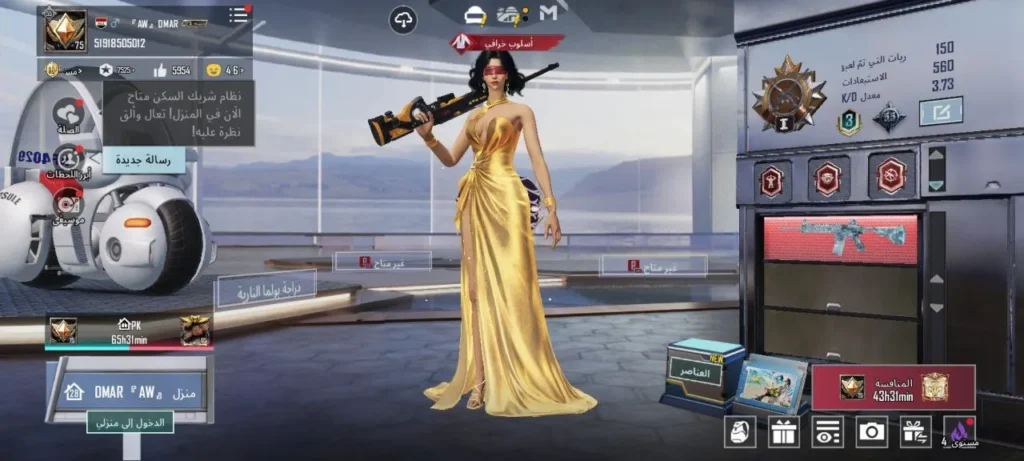Take a screenshot with the camera icon
Image resolution: width=1024 pixels, height=461 pixels.
pos(871,432)
